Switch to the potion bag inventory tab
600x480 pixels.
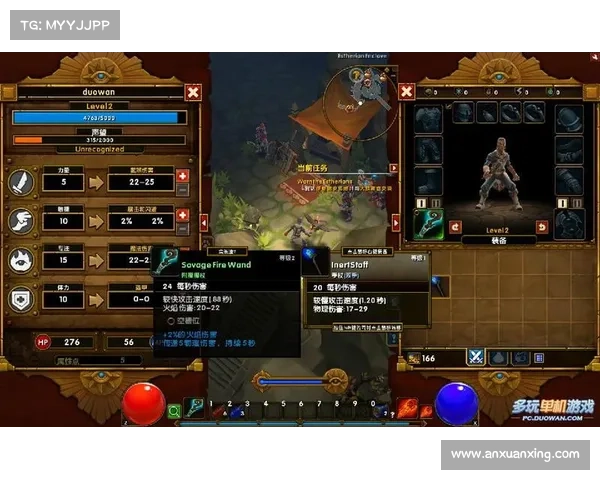click(497, 357)
